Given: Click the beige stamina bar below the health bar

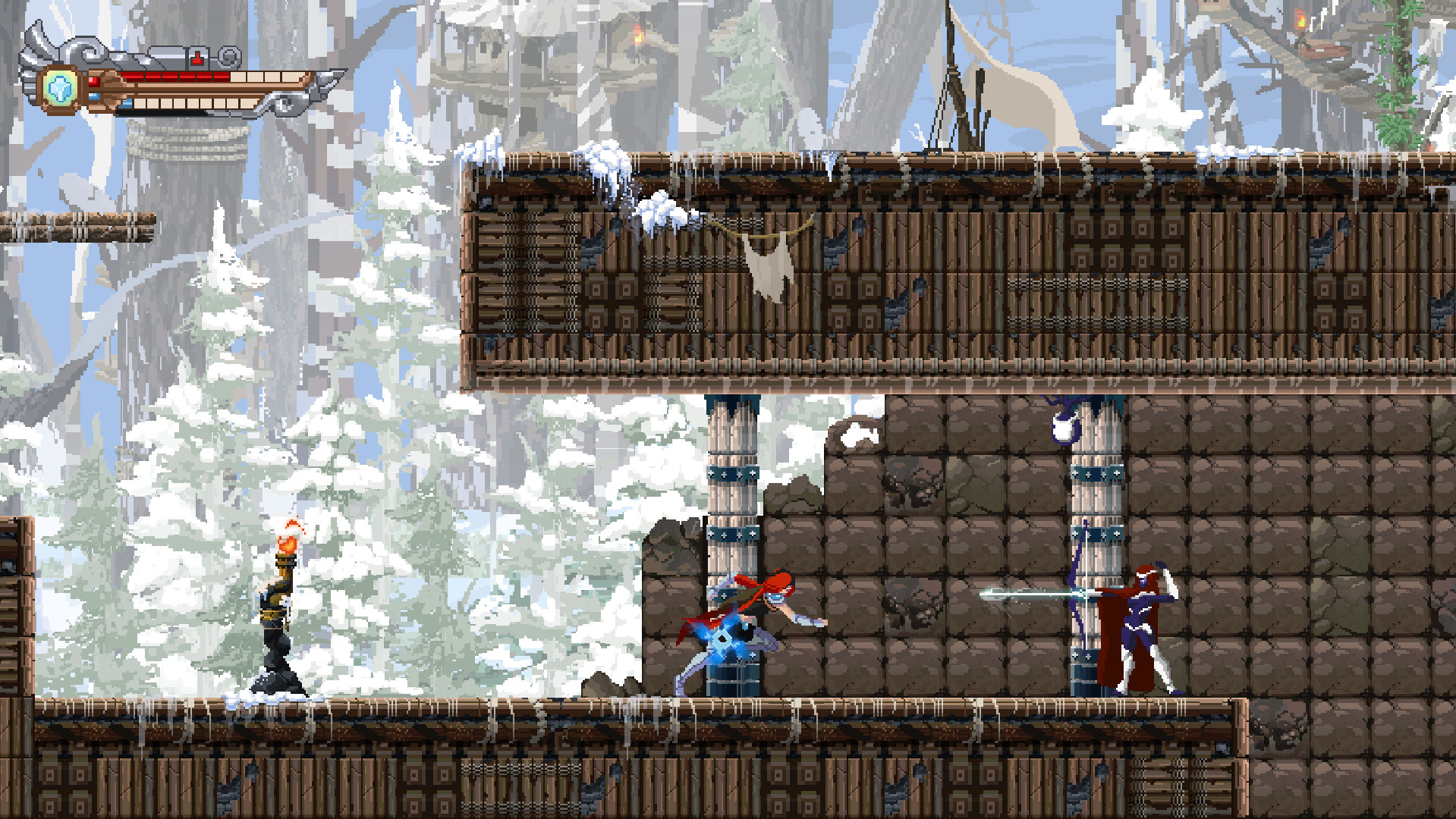Looking at the screenshot, I should 197,105.
